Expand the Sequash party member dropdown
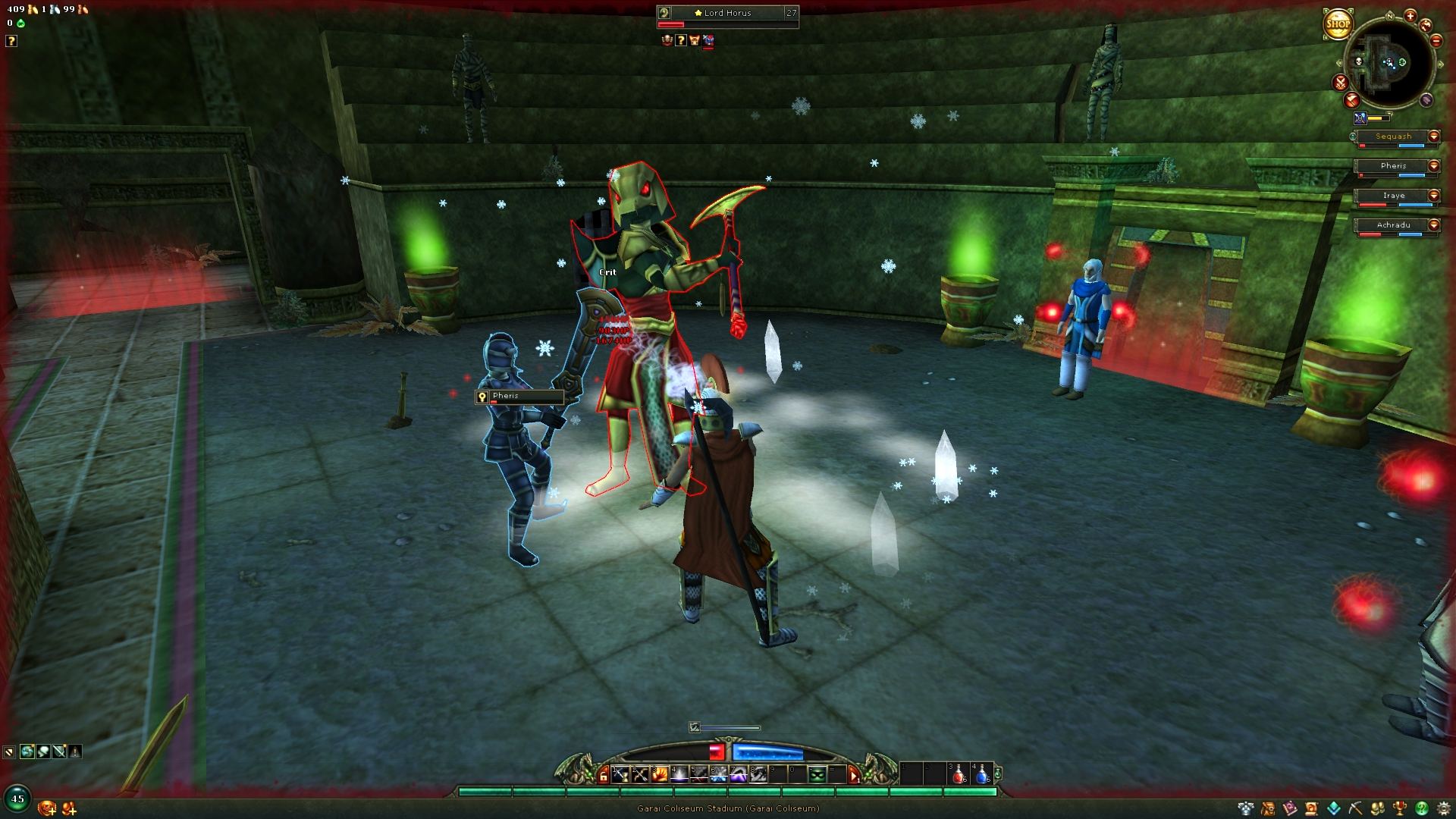The image size is (1456, 819). coord(1434,136)
